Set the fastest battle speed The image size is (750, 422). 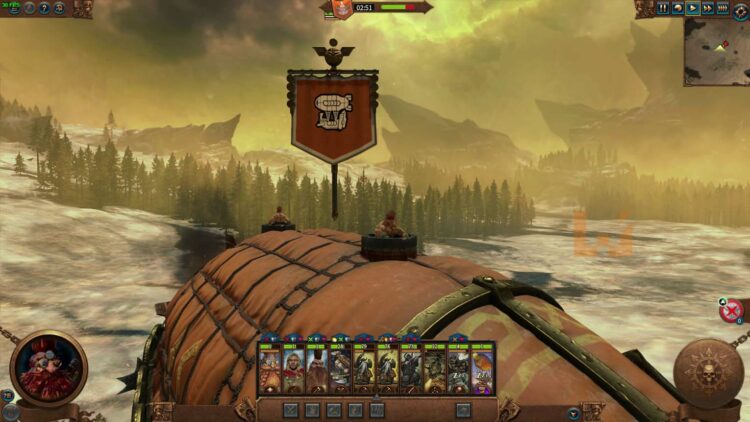click(722, 8)
